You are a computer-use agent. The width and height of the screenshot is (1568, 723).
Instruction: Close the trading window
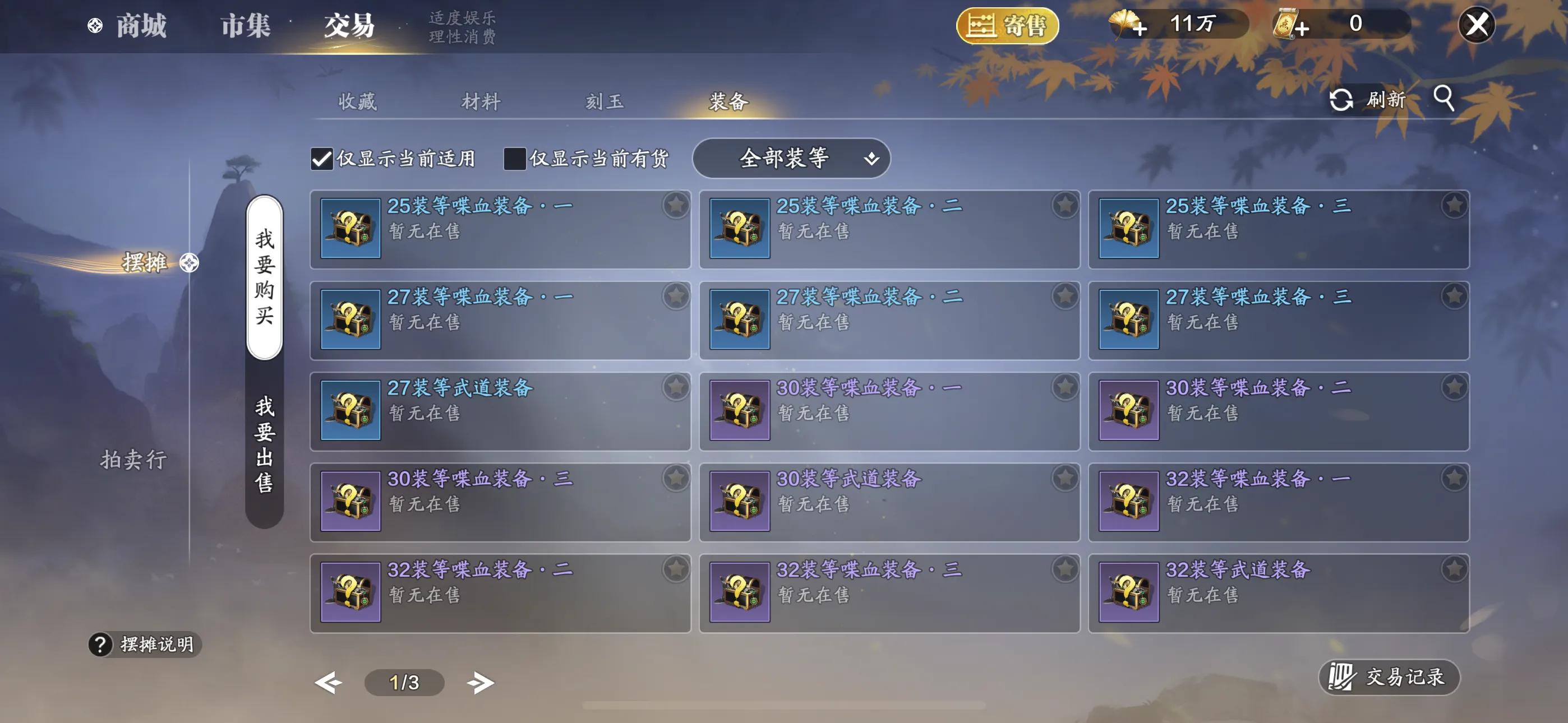coord(1476,26)
